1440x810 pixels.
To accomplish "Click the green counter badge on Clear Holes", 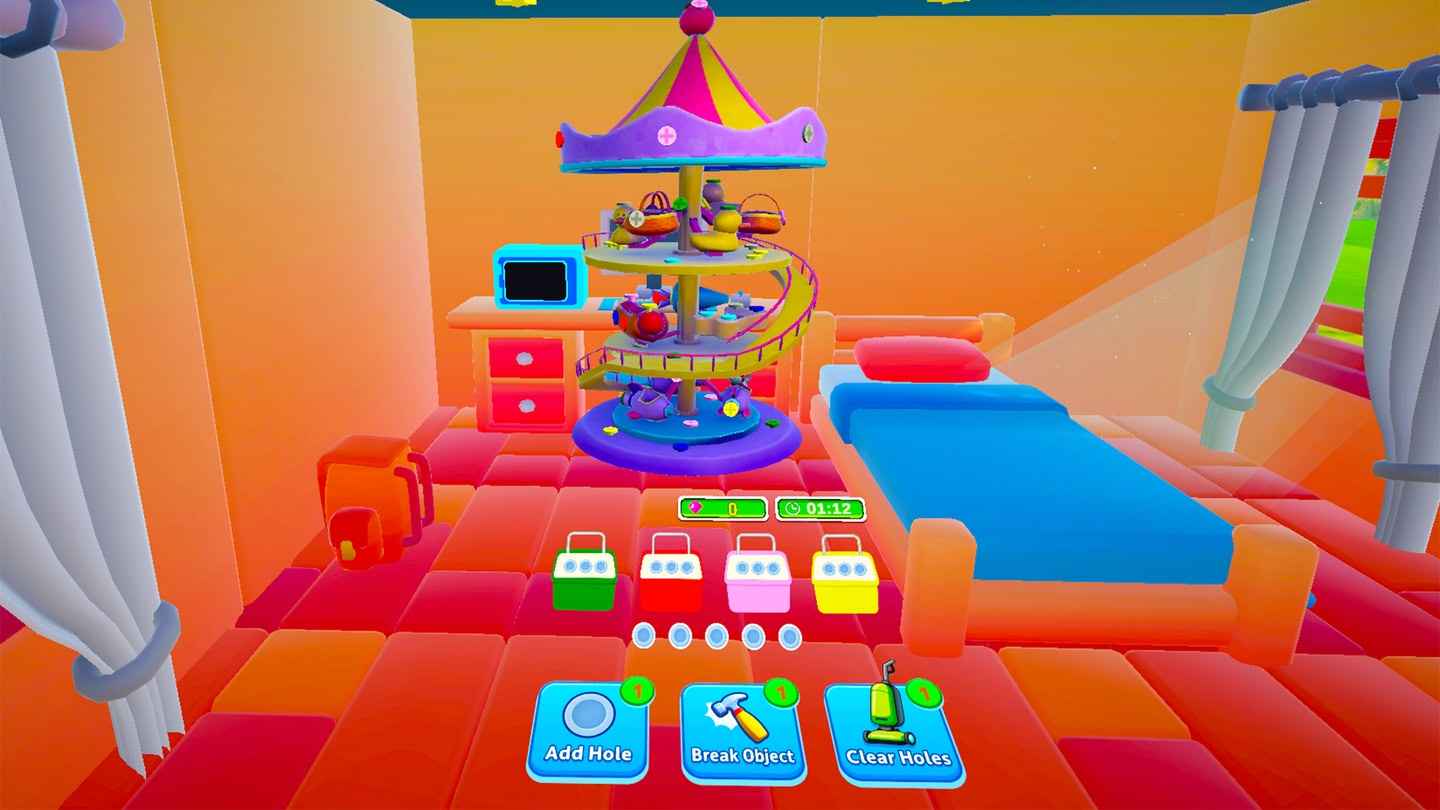I will [923, 694].
